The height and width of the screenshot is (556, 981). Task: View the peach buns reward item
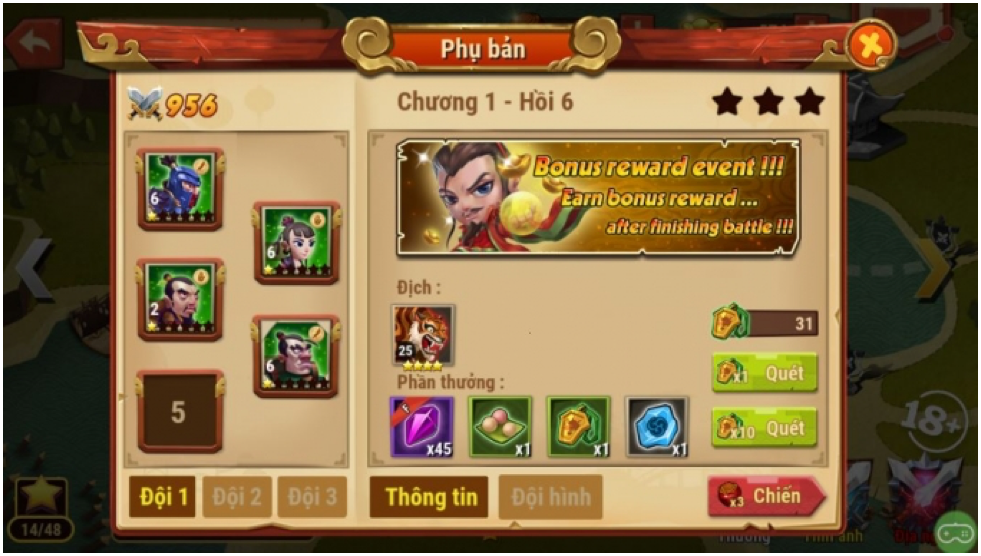coord(500,426)
